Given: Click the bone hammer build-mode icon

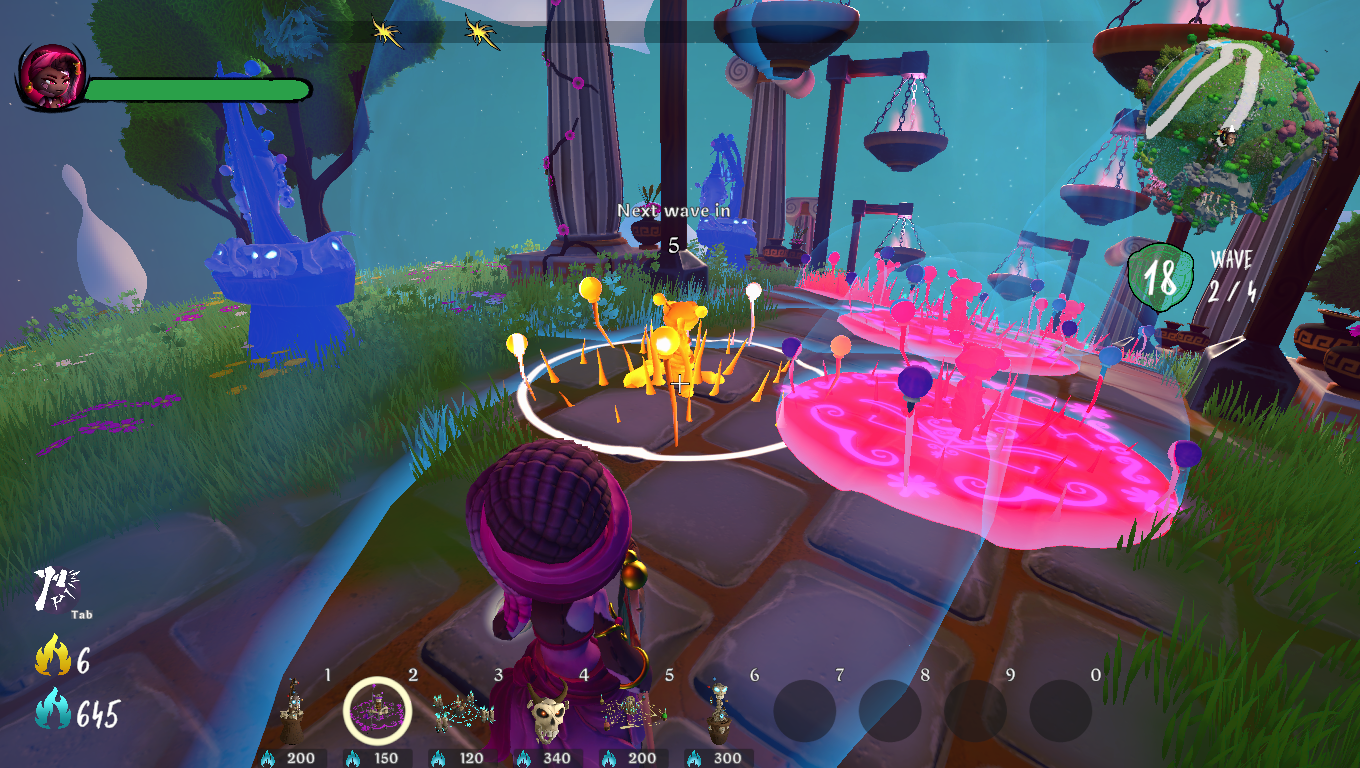Looking at the screenshot, I should [57, 590].
